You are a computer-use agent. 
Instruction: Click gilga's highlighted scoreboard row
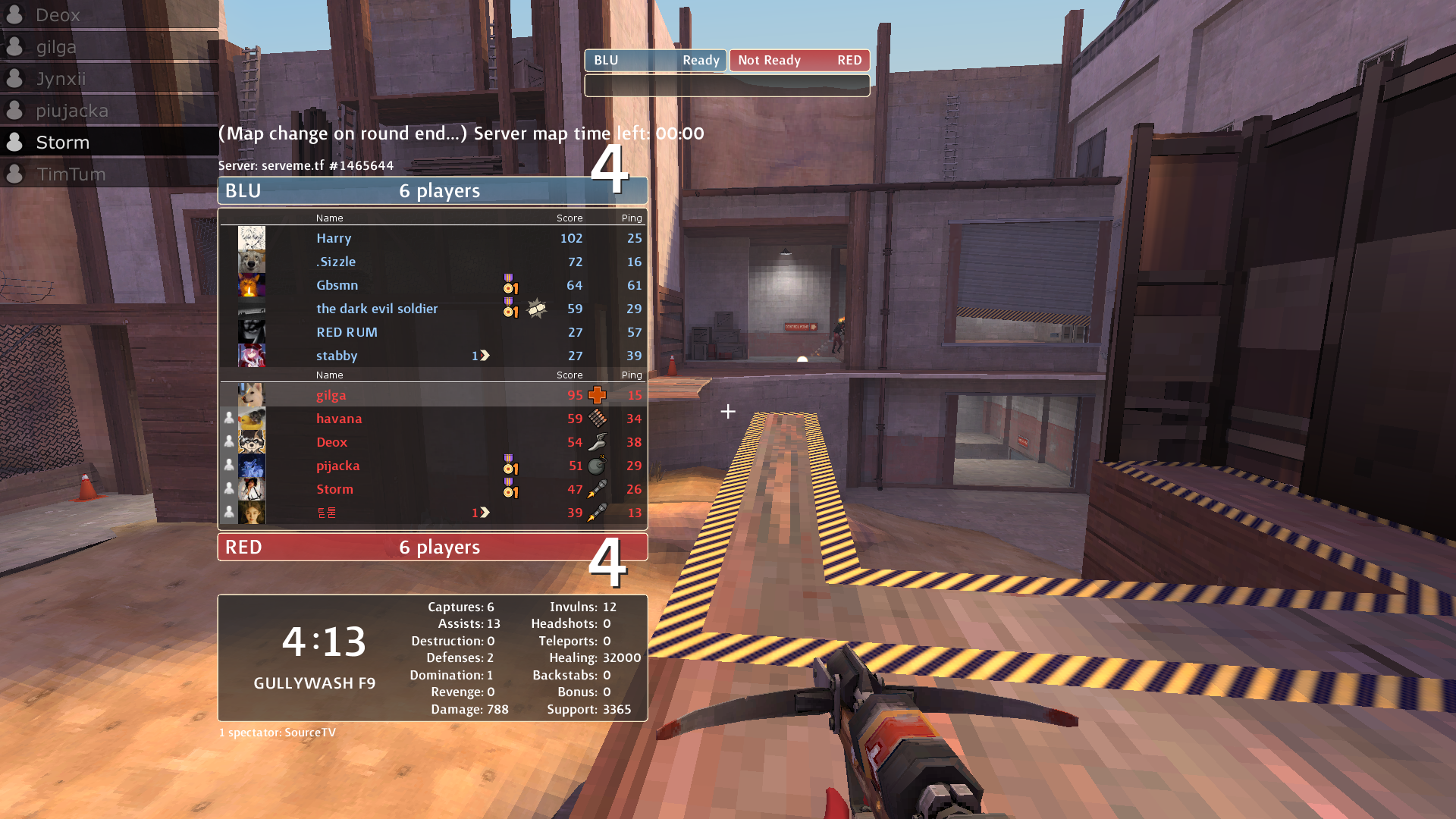[x=432, y=395]
